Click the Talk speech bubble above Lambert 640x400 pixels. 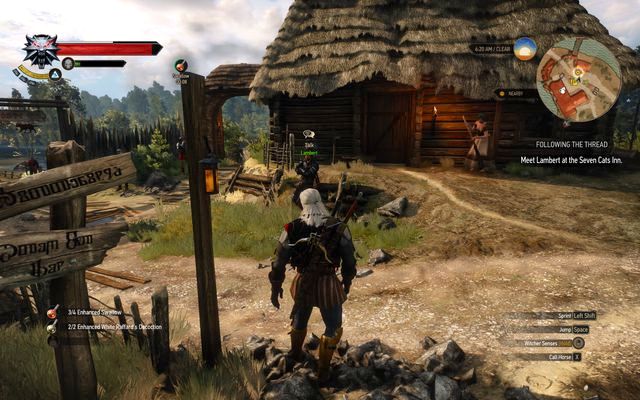pos(309,134)
